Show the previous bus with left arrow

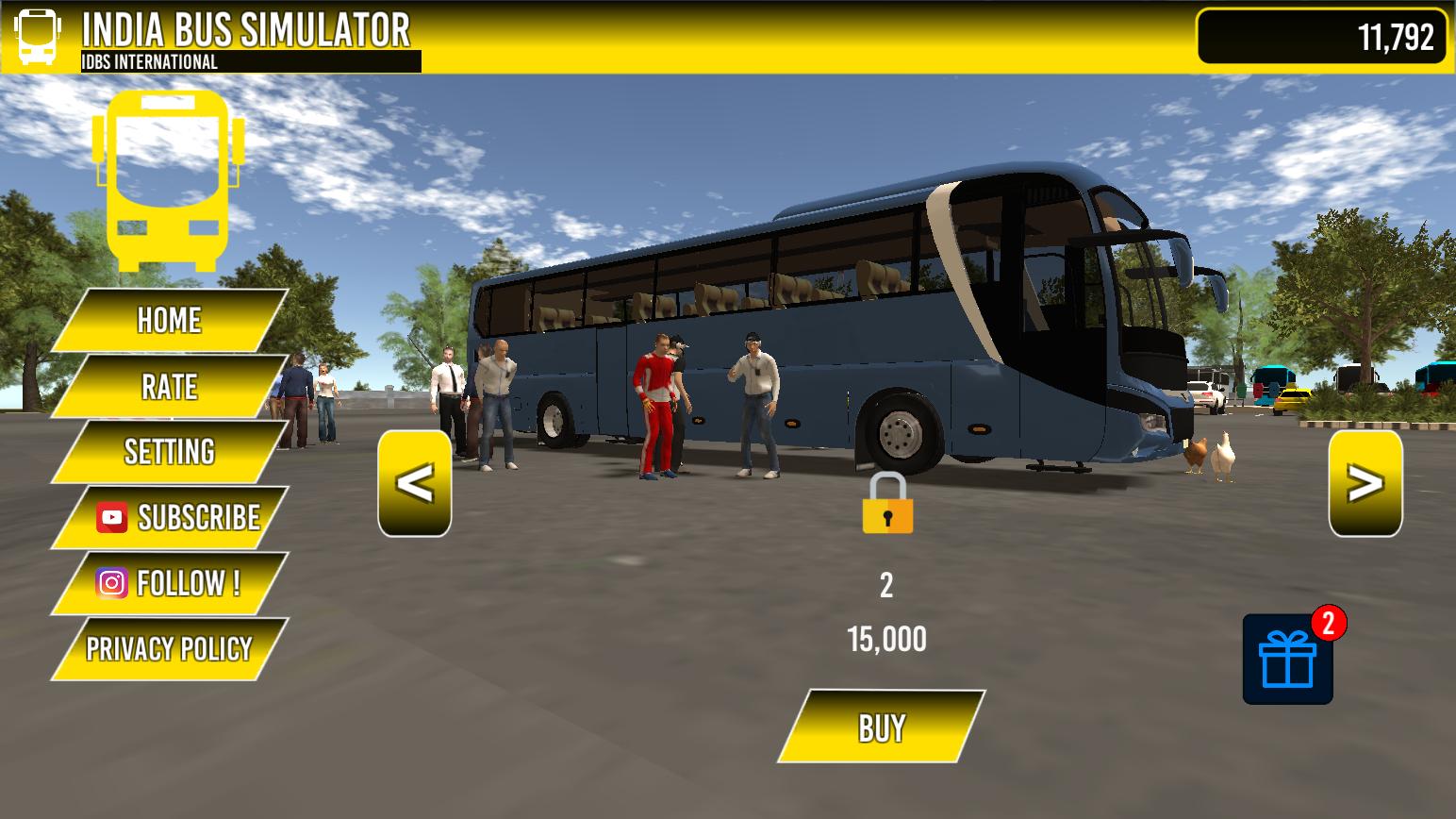click(415, 483)
